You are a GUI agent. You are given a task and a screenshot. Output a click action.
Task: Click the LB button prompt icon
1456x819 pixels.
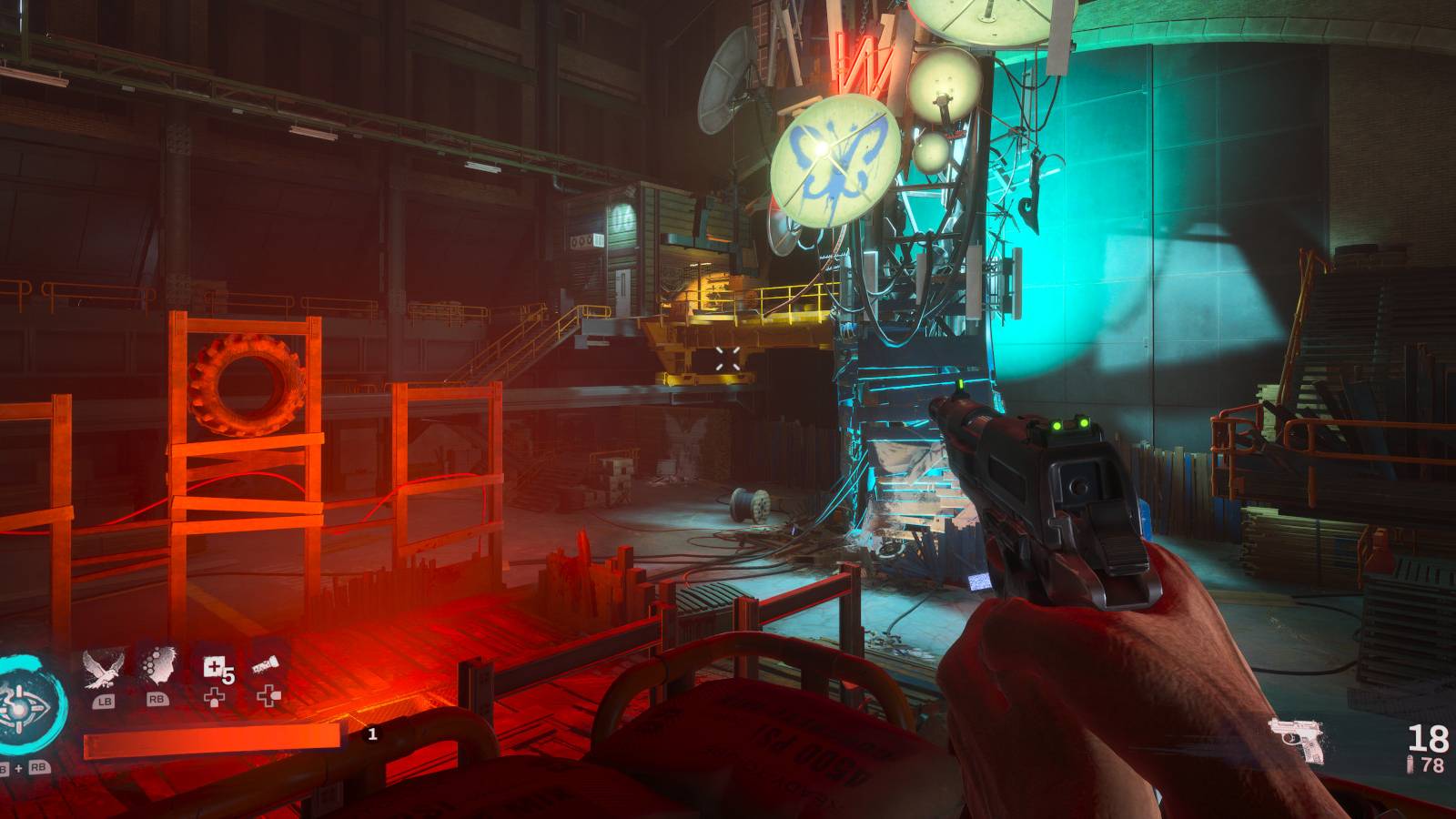point(103,701)
